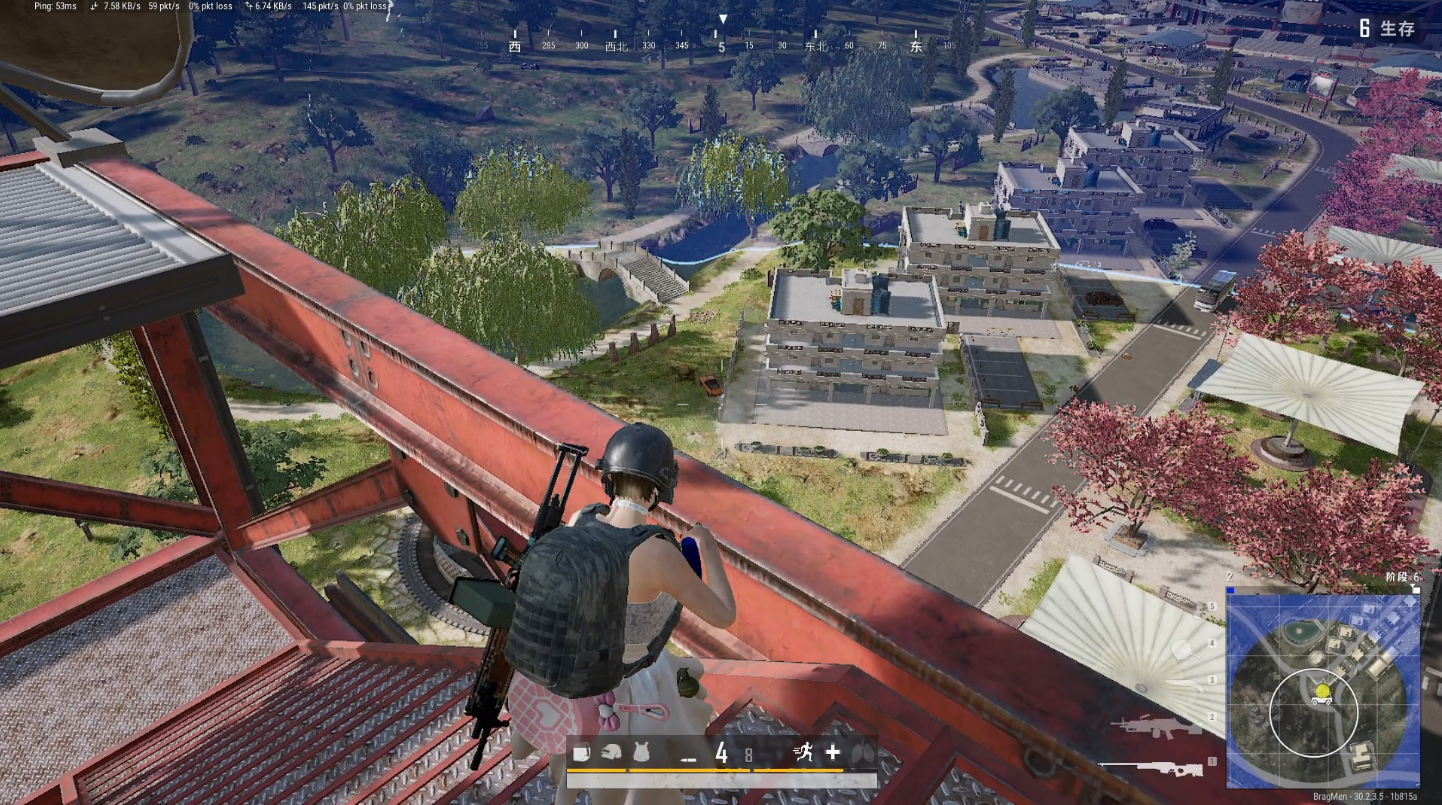
Task: Open the circular zone minimap
Action: pyautogui.click(x=1322, y=690)
